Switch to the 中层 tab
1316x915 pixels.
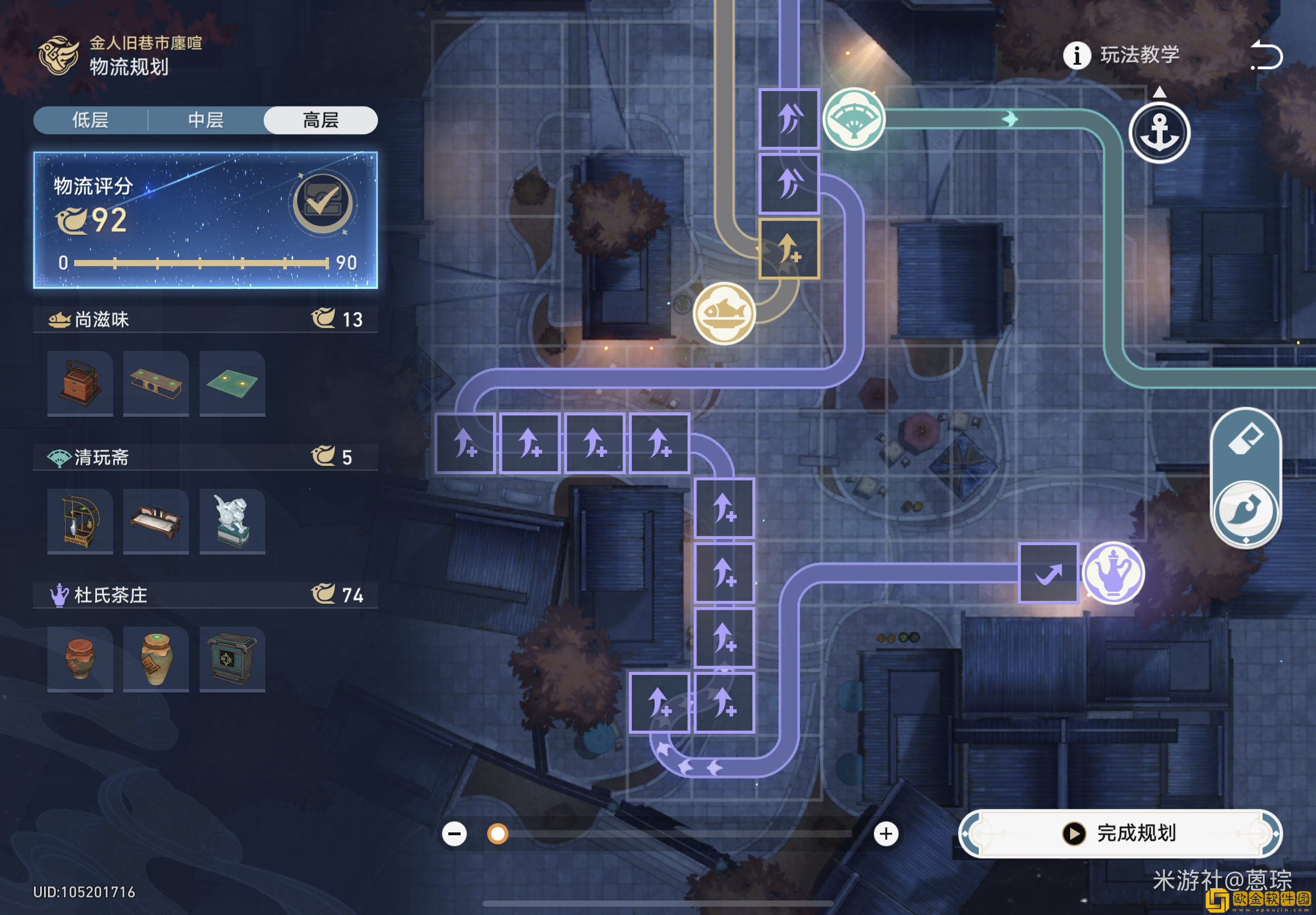click(x=206, y=121)
